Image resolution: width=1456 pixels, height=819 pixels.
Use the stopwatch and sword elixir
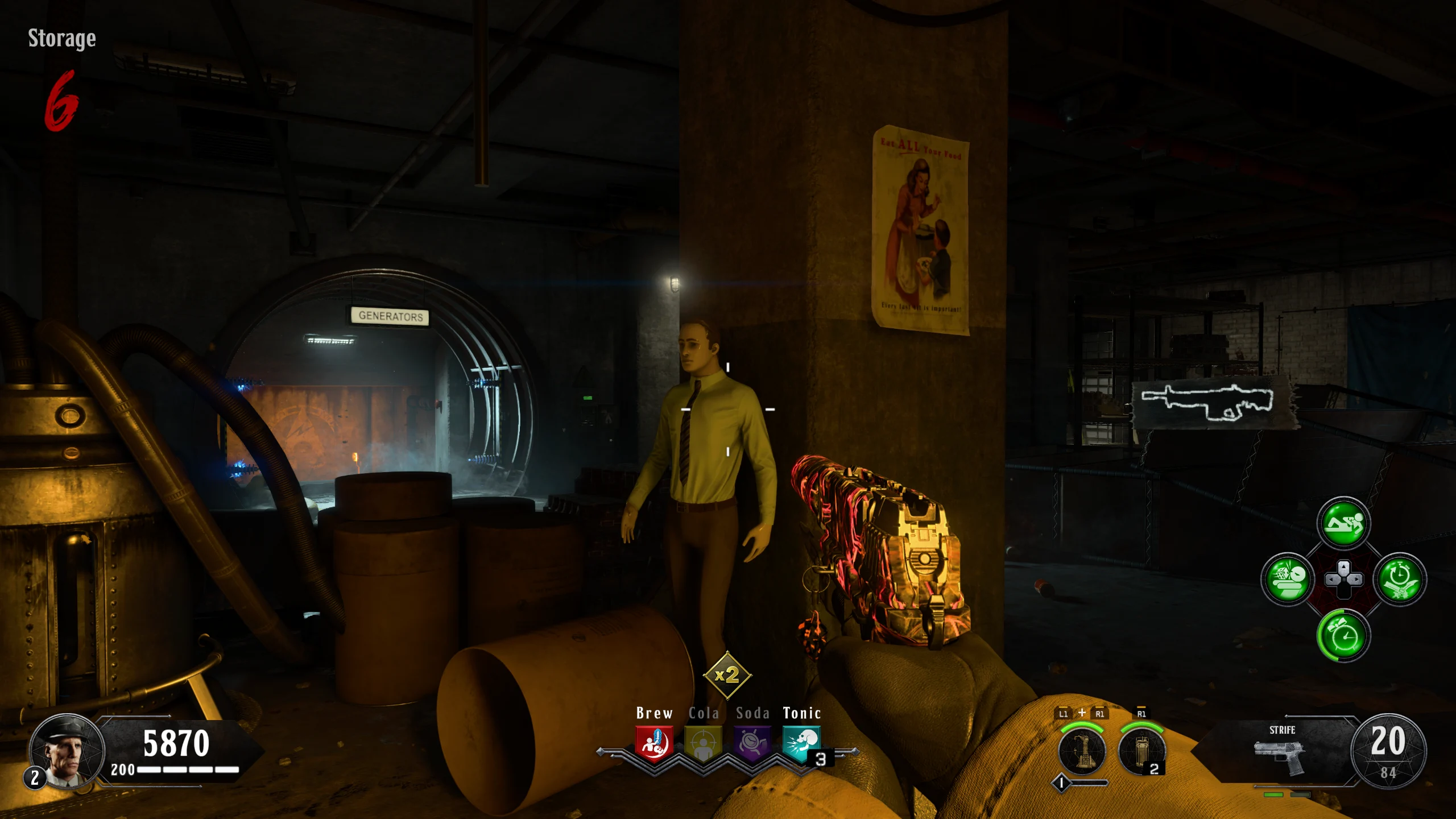point(1400,579)
